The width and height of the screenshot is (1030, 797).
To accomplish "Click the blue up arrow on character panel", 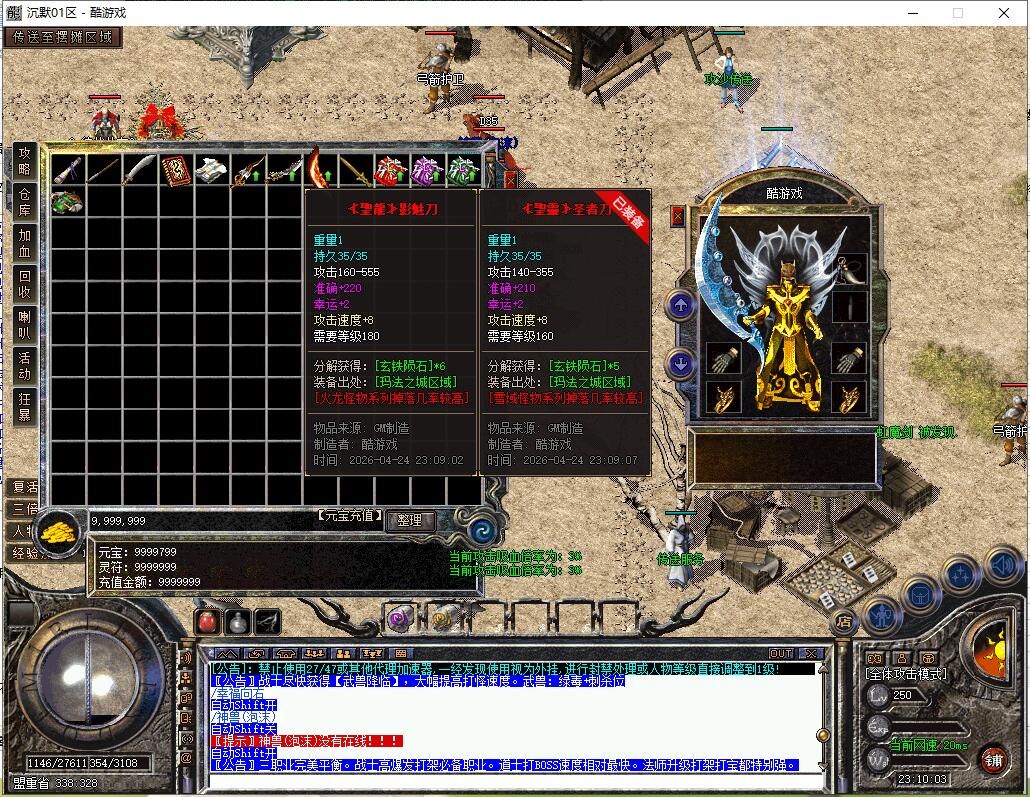I will [681, 305].
